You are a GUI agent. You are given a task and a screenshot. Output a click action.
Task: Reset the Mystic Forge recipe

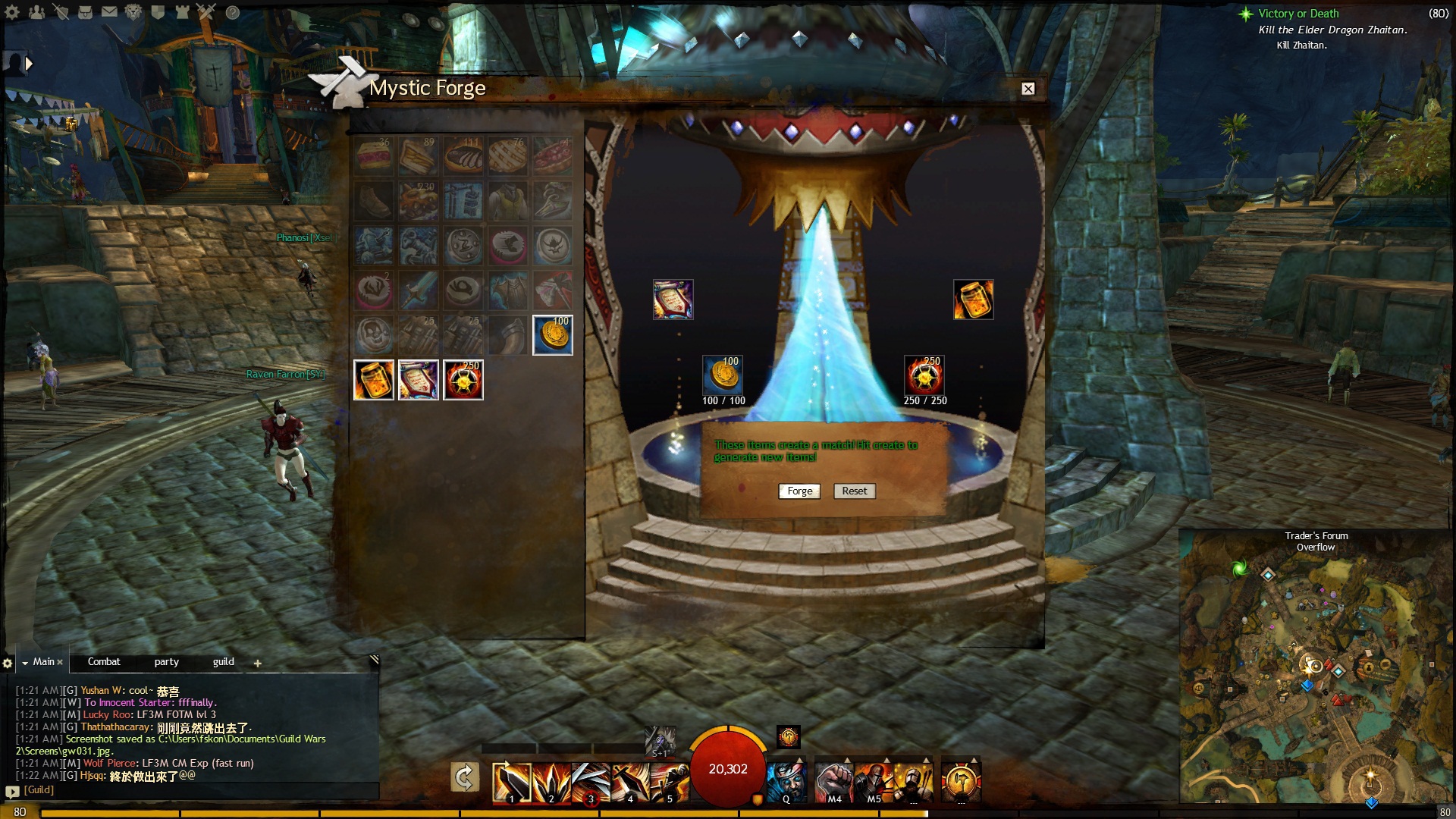click(854, 491)
